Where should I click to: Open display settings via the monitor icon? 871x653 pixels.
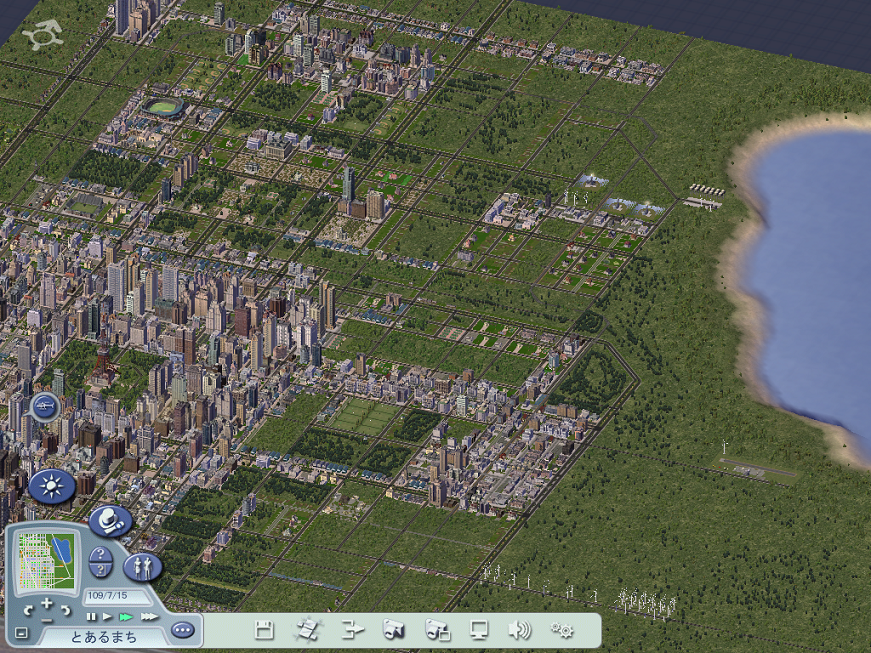(x=479, y=630)
